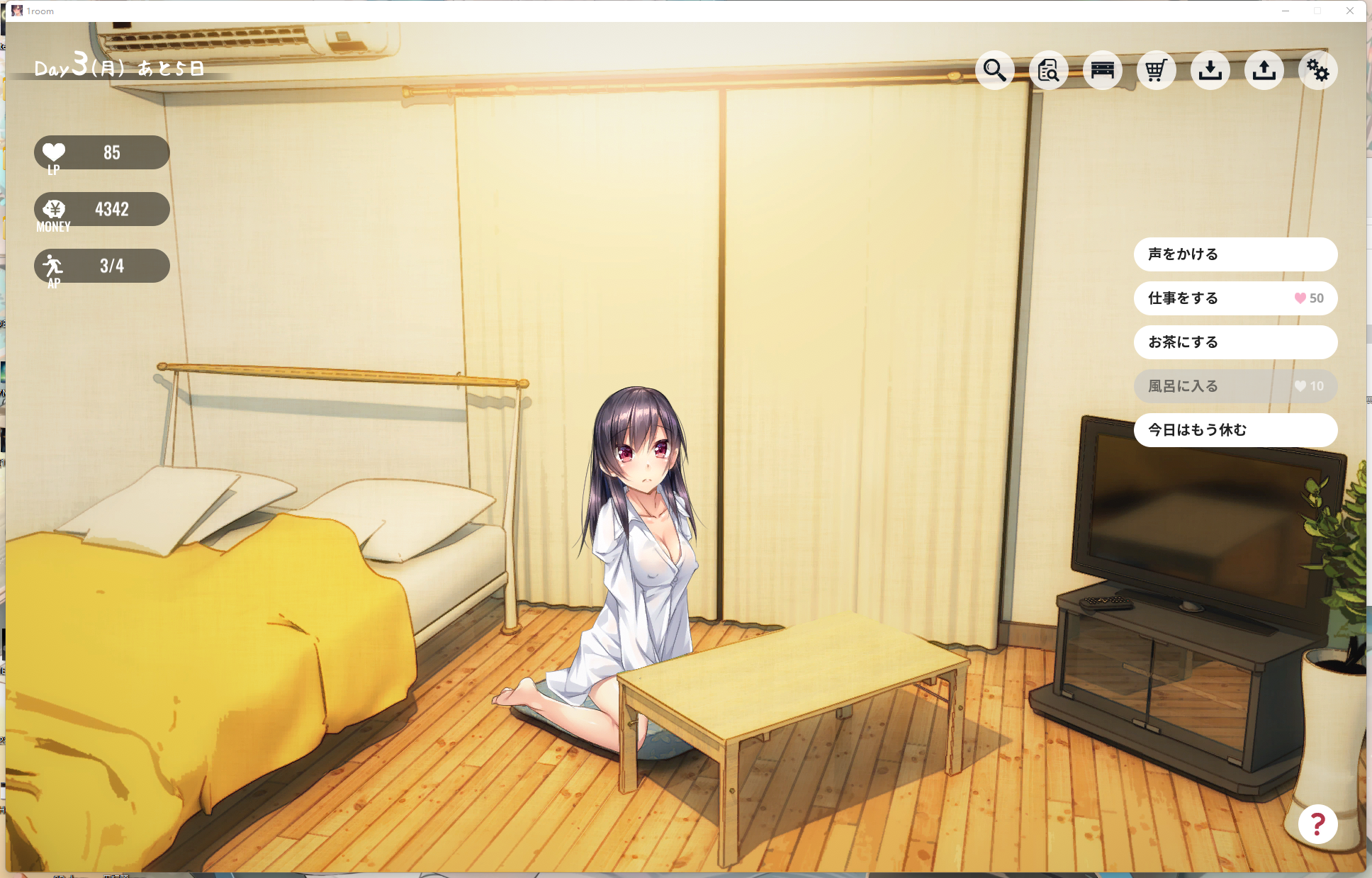Open the magnifier search tool
Viewport: 1372px width, 878px height.
pyautogui.click(x=995, y=70)
